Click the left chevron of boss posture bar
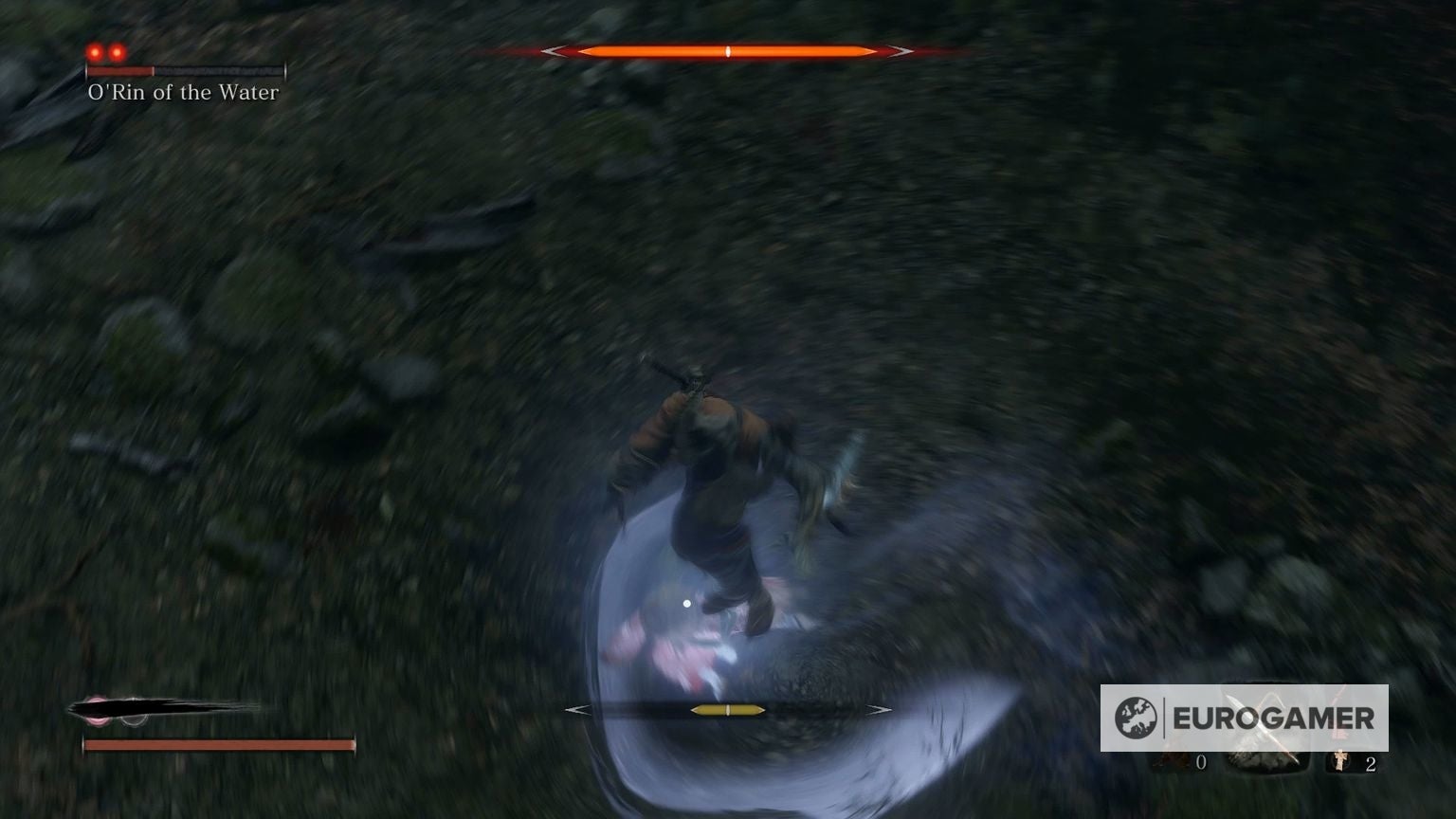 click(555, 49)
